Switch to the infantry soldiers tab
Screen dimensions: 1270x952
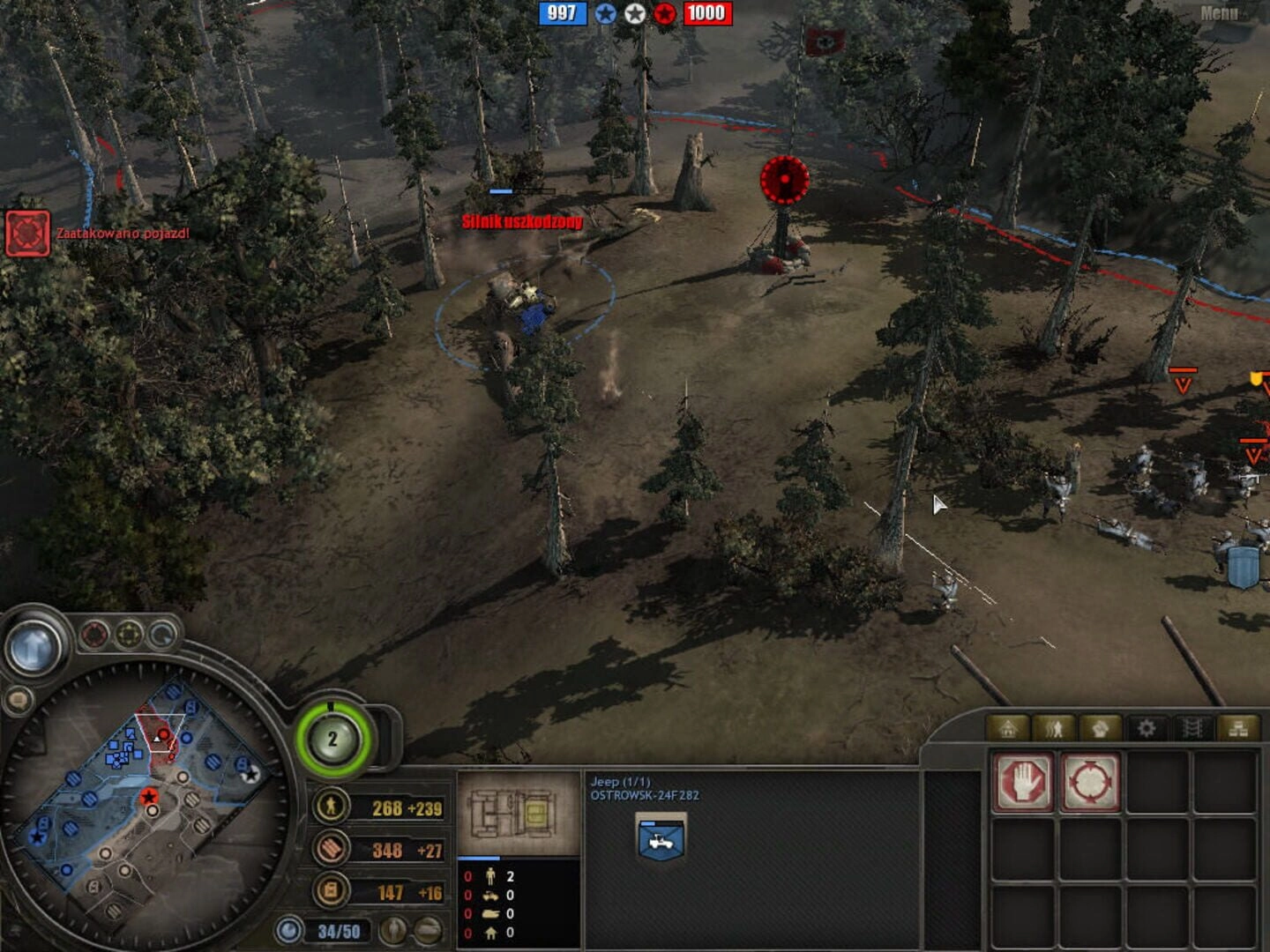[x=1054, y=728]
